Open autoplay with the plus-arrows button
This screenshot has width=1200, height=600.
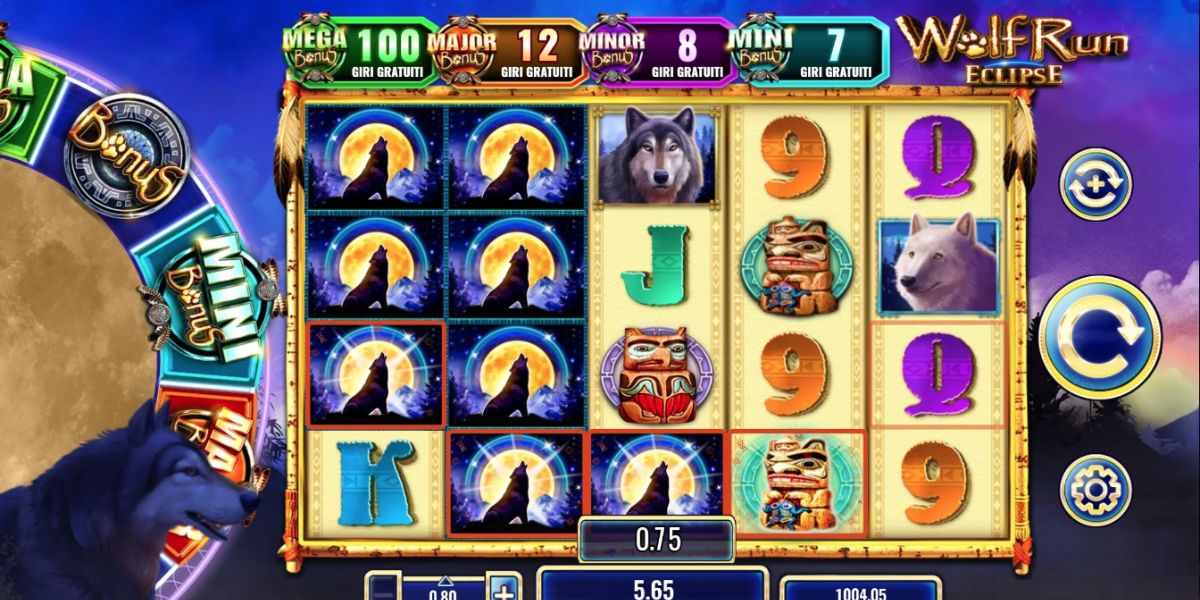click(1095, 184)
